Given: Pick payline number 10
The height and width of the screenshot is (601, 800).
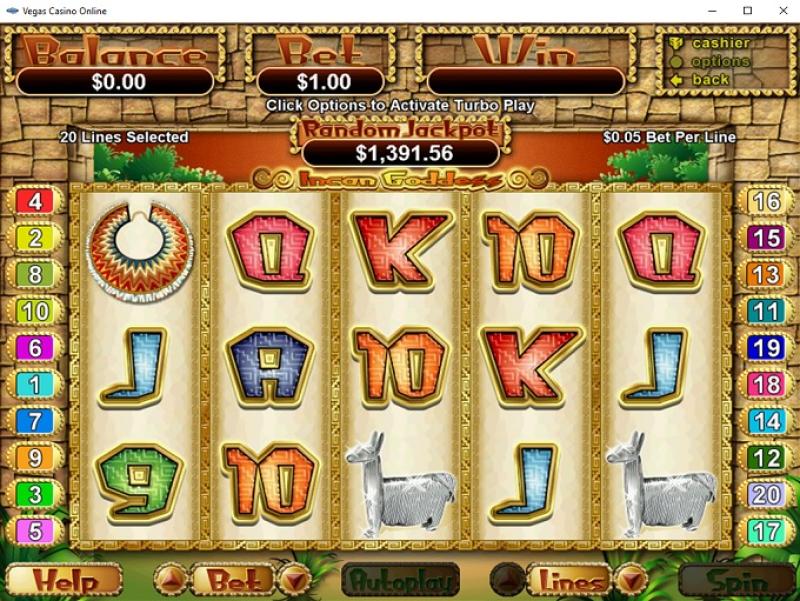Looking at the screenshot, I should (x=36, y=311).
